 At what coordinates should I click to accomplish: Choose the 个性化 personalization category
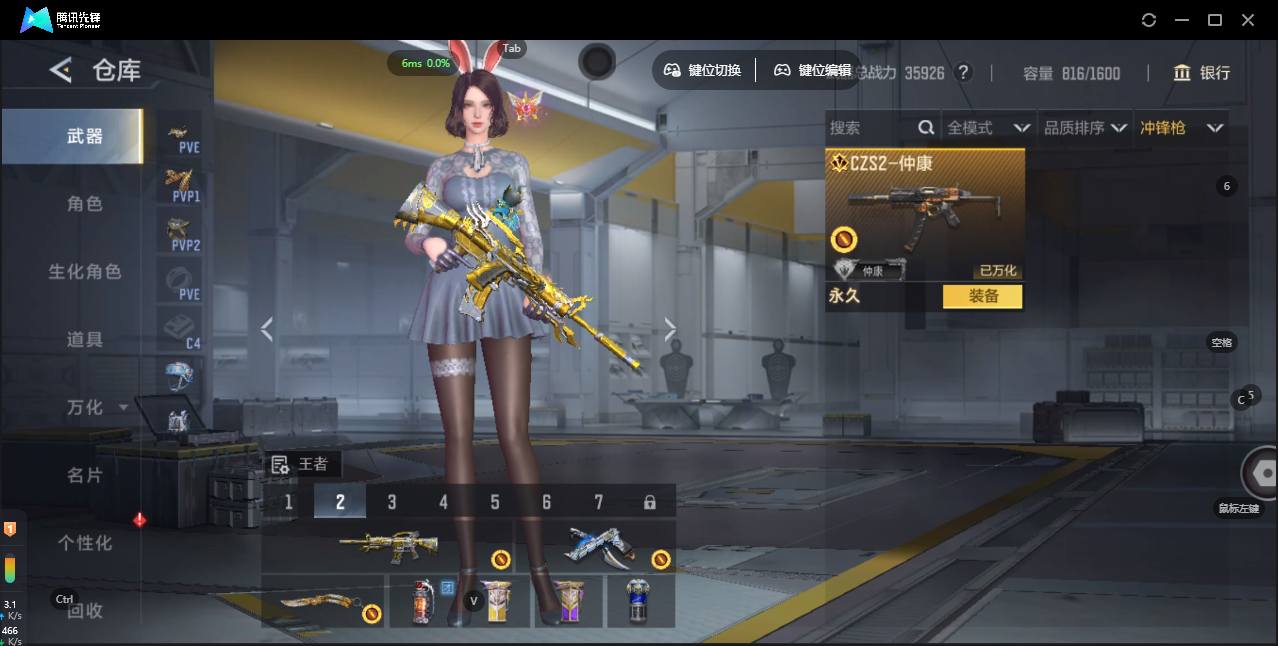(x=84, y=543)
